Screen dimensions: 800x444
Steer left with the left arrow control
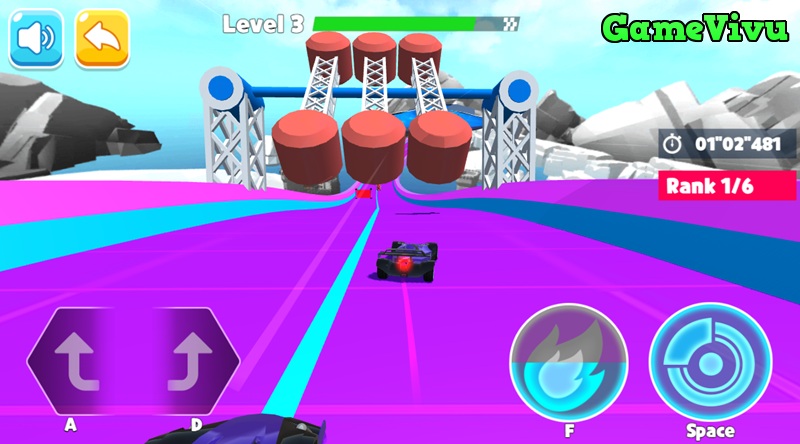(80, 362)
